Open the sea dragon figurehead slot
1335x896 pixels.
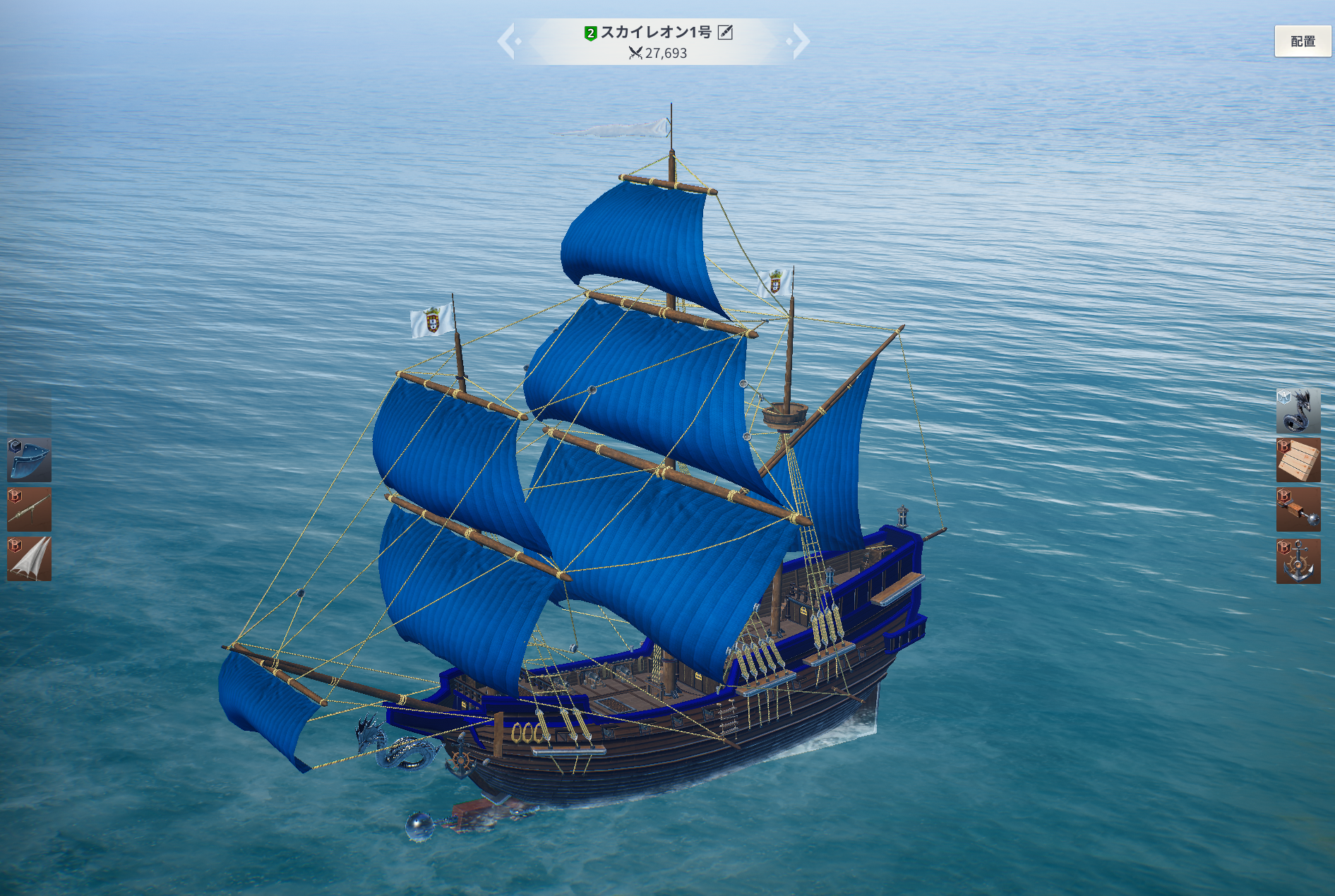(x=1298, y=410)
